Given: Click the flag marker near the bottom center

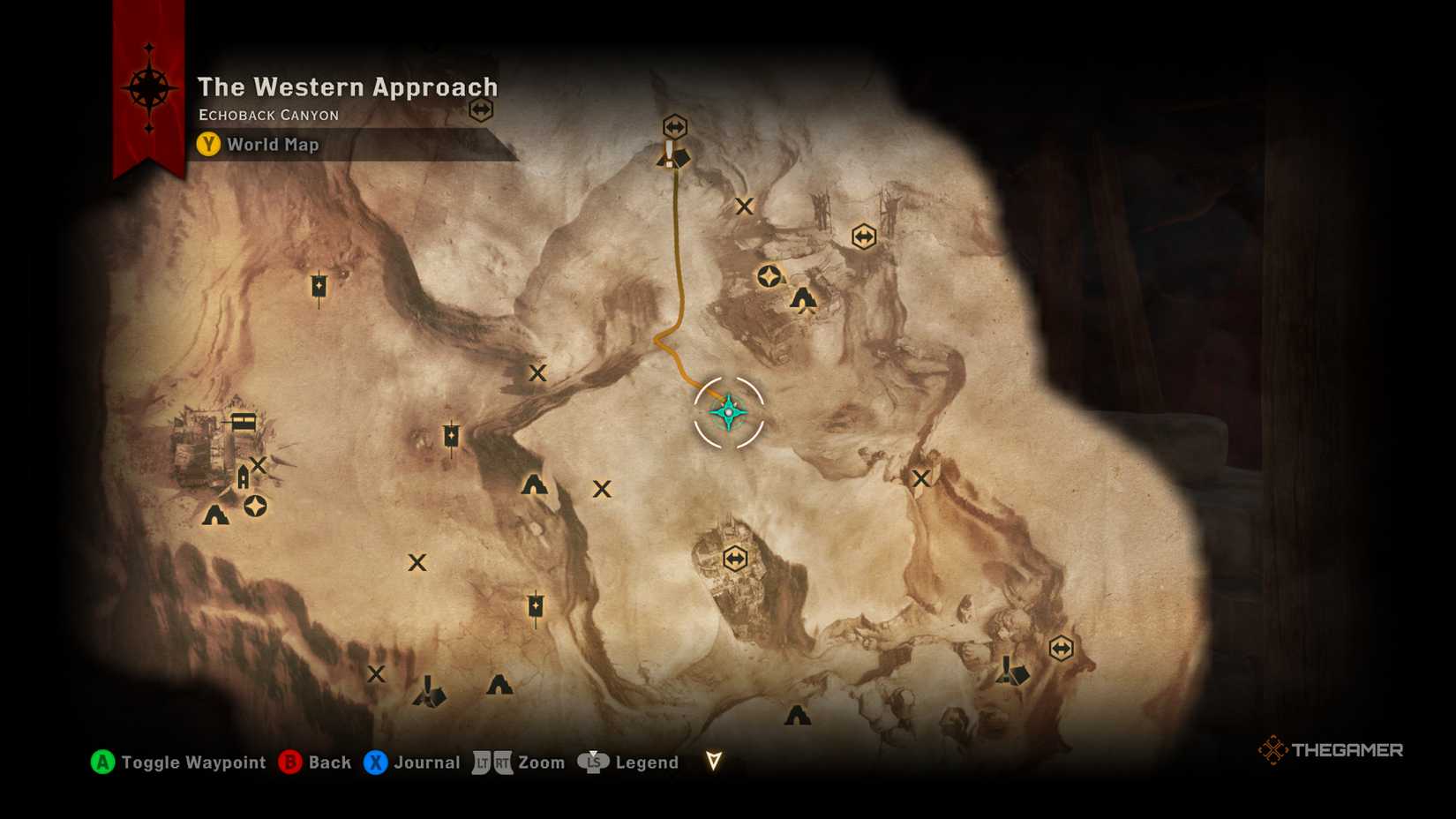Looking at the screenshot, I should (537, 606).
